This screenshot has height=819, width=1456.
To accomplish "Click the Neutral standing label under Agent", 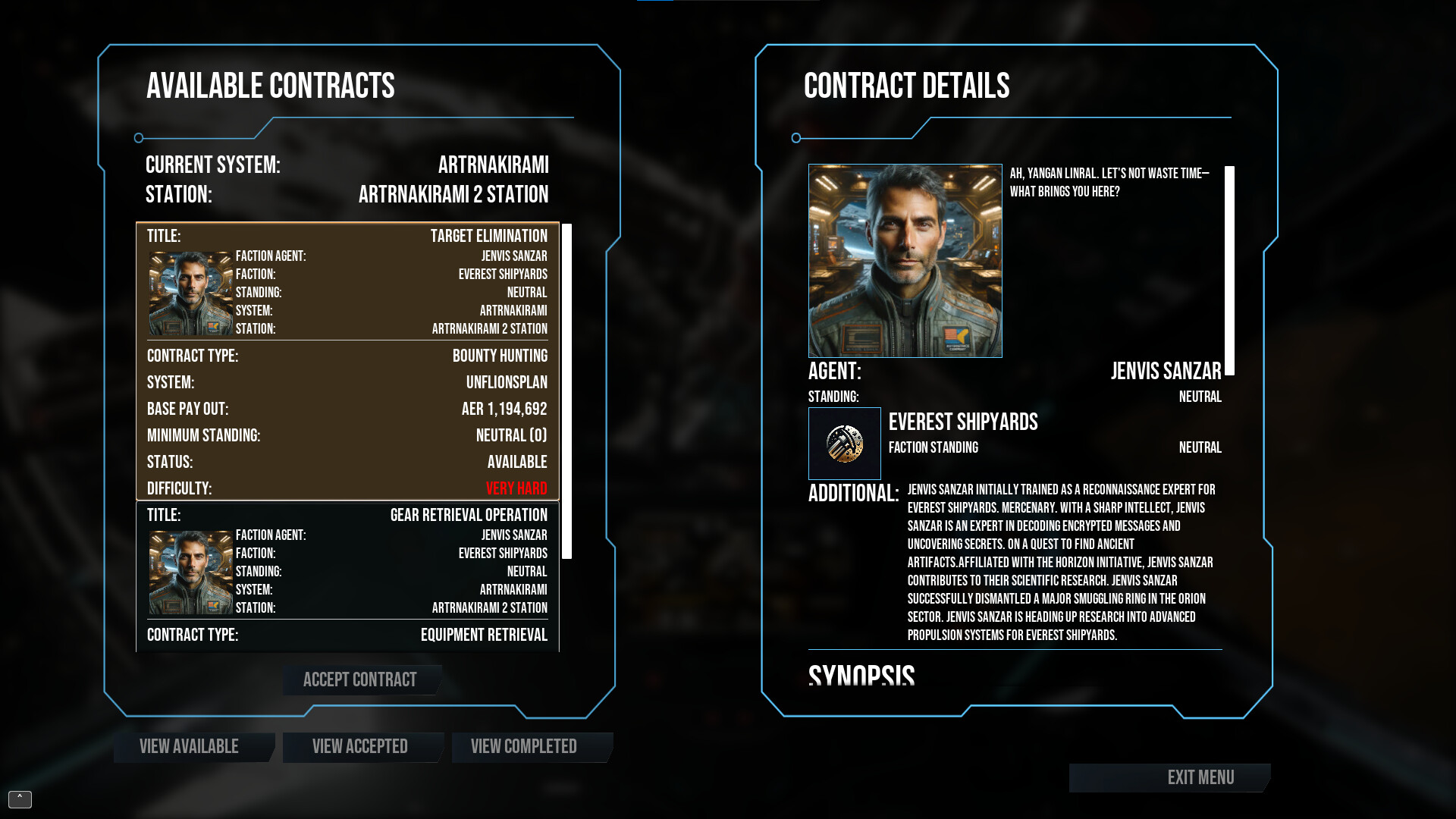I will coord(1200,396).
